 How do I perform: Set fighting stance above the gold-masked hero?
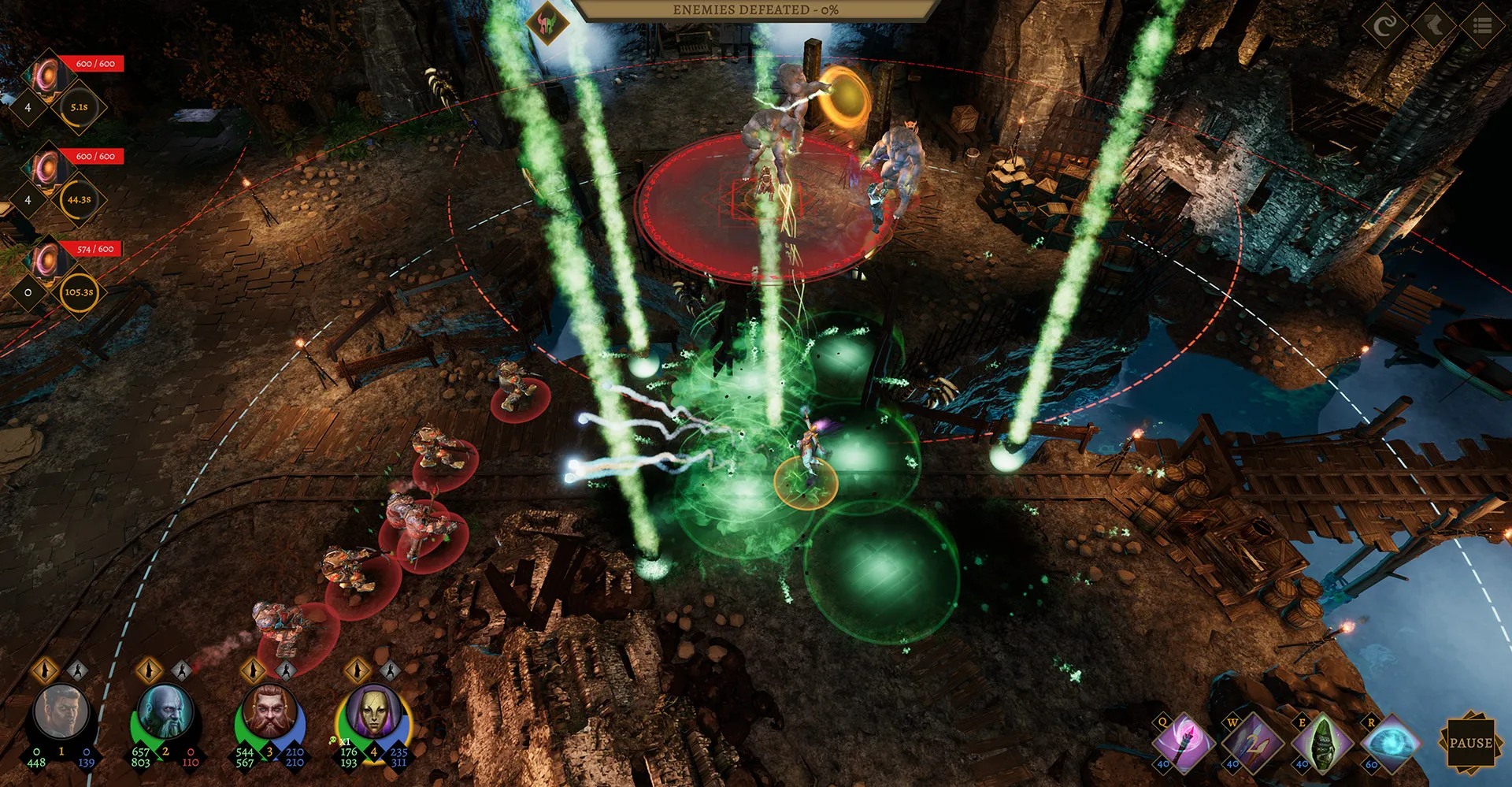389,670
